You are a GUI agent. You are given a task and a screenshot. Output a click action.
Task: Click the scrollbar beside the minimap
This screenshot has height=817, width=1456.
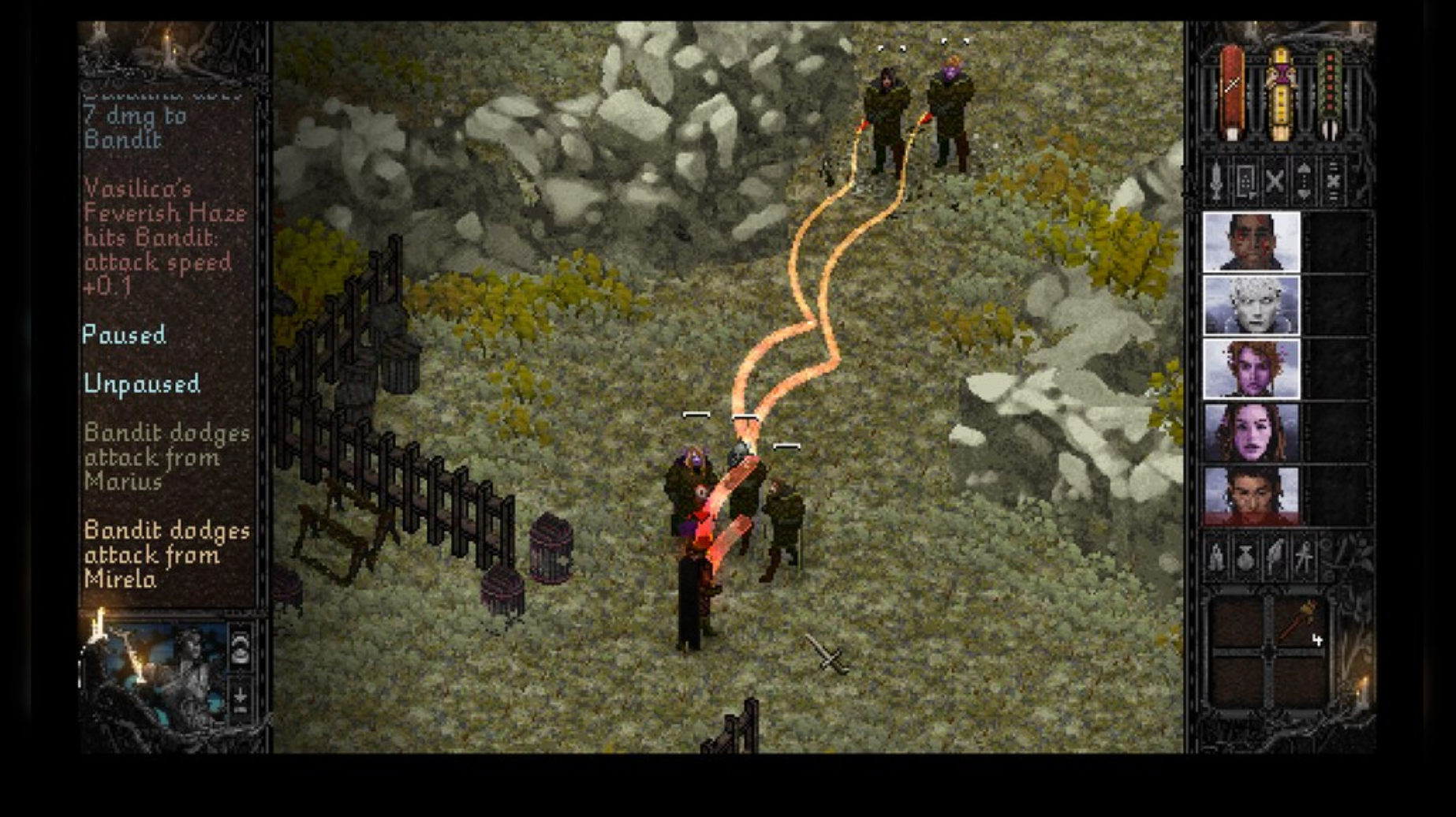[x=80, y=670]
